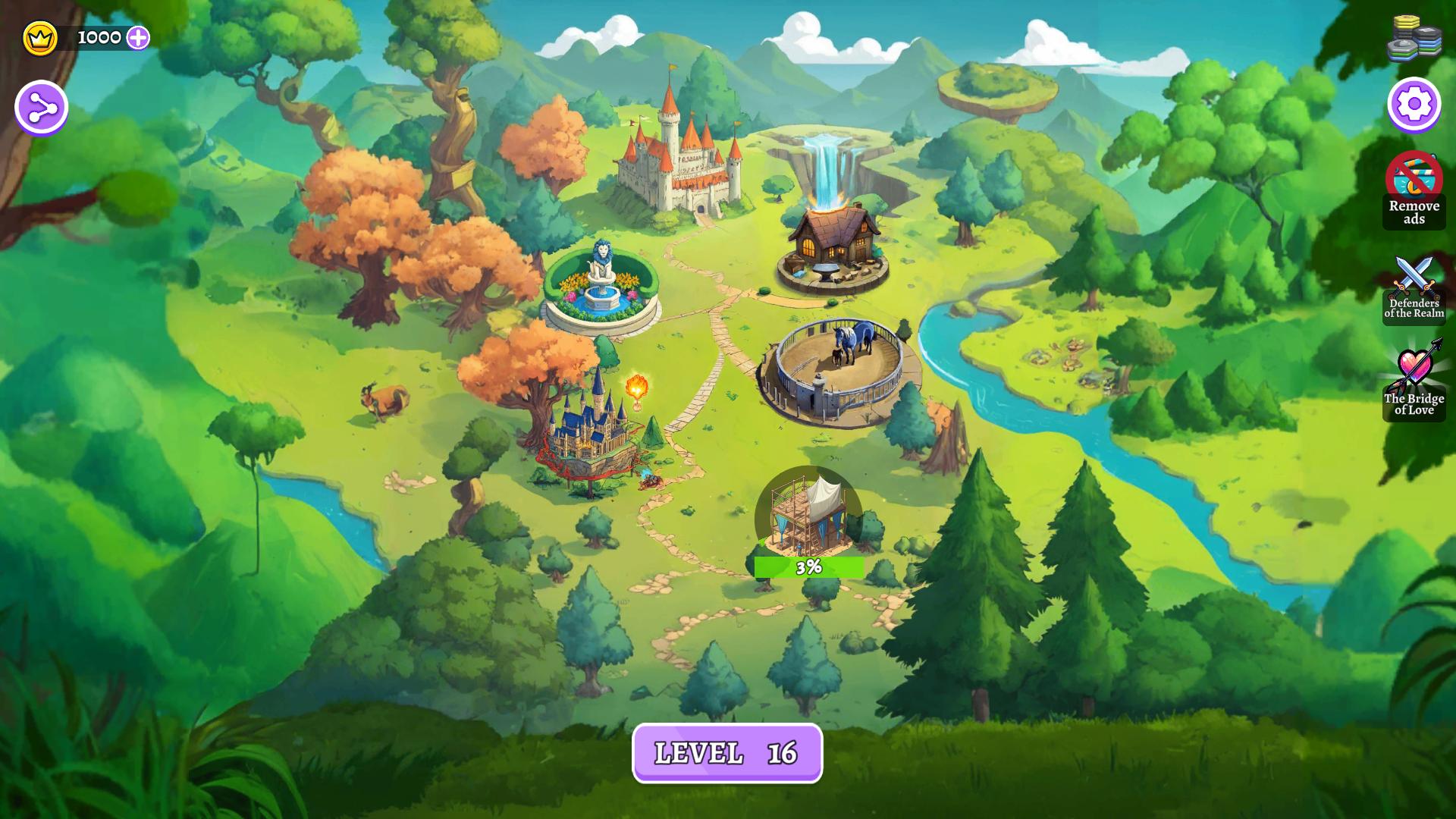Viewport: 1456px width, 819px height.
Task: Open The Bridge of Love event
Action: click(x=1414, y=383)
